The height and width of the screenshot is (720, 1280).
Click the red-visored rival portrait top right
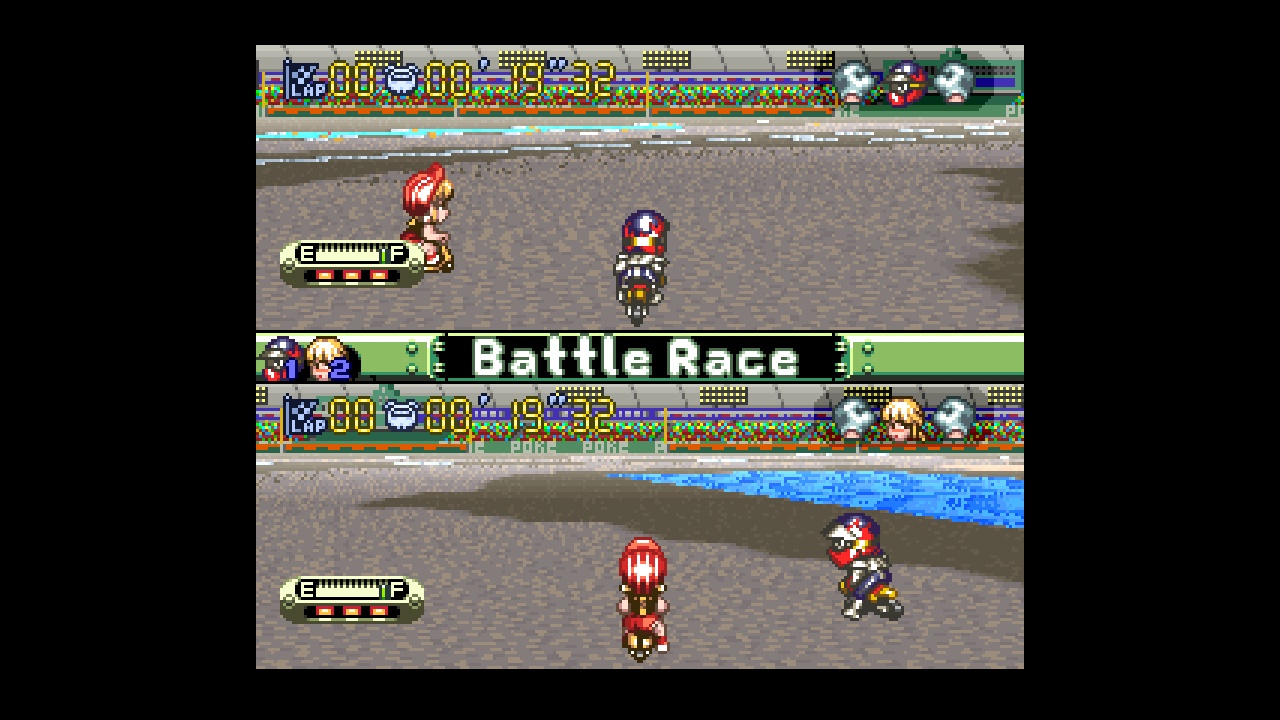[x=906, y=83]
